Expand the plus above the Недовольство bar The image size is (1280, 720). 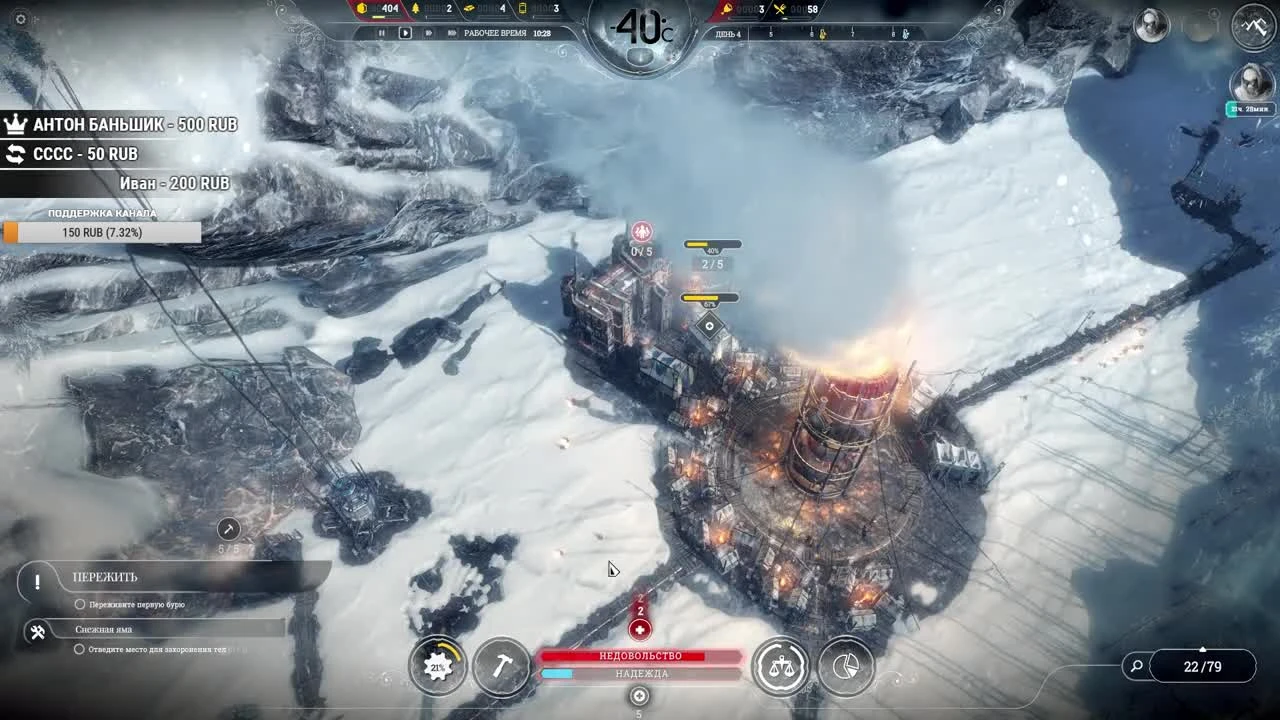[640, 629]
